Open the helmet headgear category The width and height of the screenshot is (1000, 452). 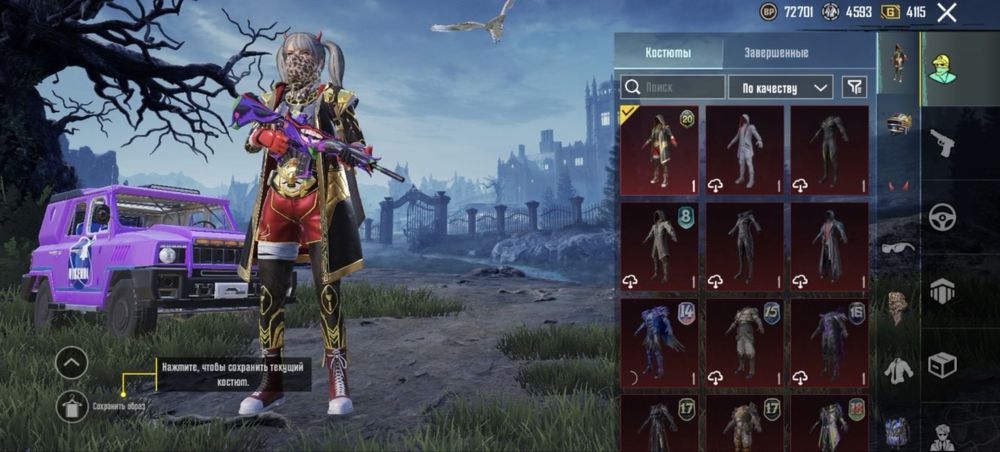(898, 124)
